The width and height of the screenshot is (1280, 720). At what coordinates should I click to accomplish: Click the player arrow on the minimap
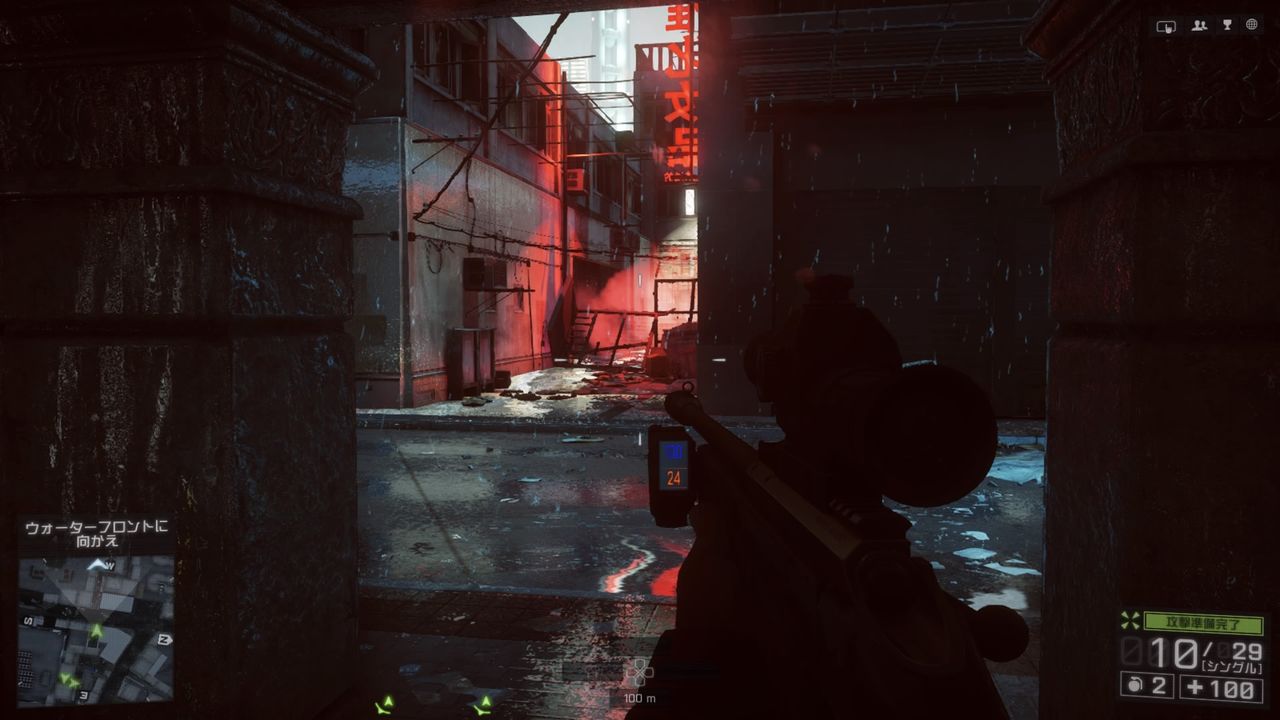[96, 630]
